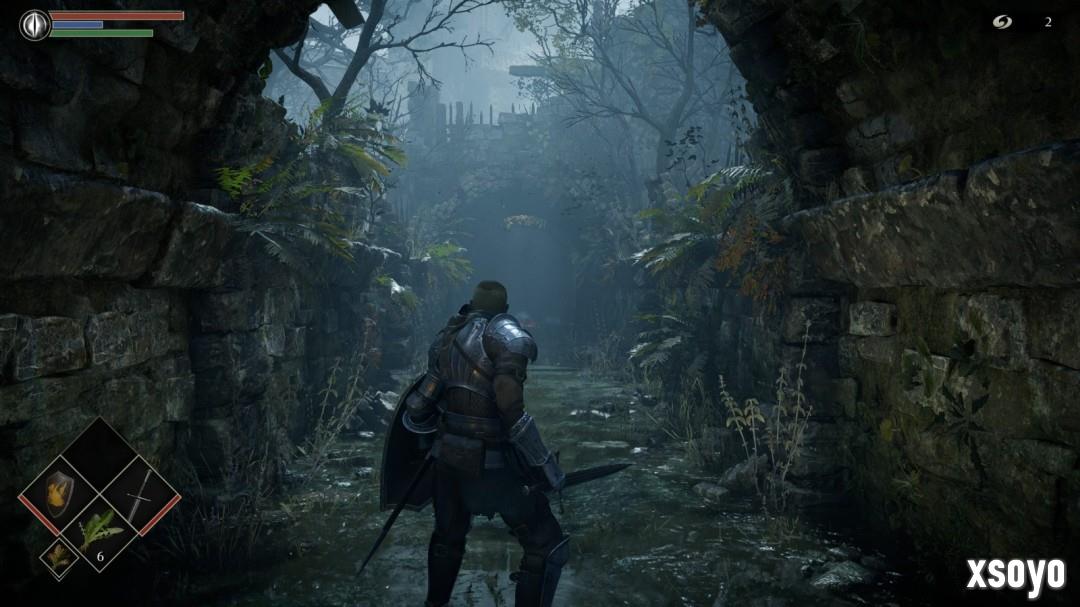
Task: Select the small yellow herb slot
Action: click(x=58, y=556)
